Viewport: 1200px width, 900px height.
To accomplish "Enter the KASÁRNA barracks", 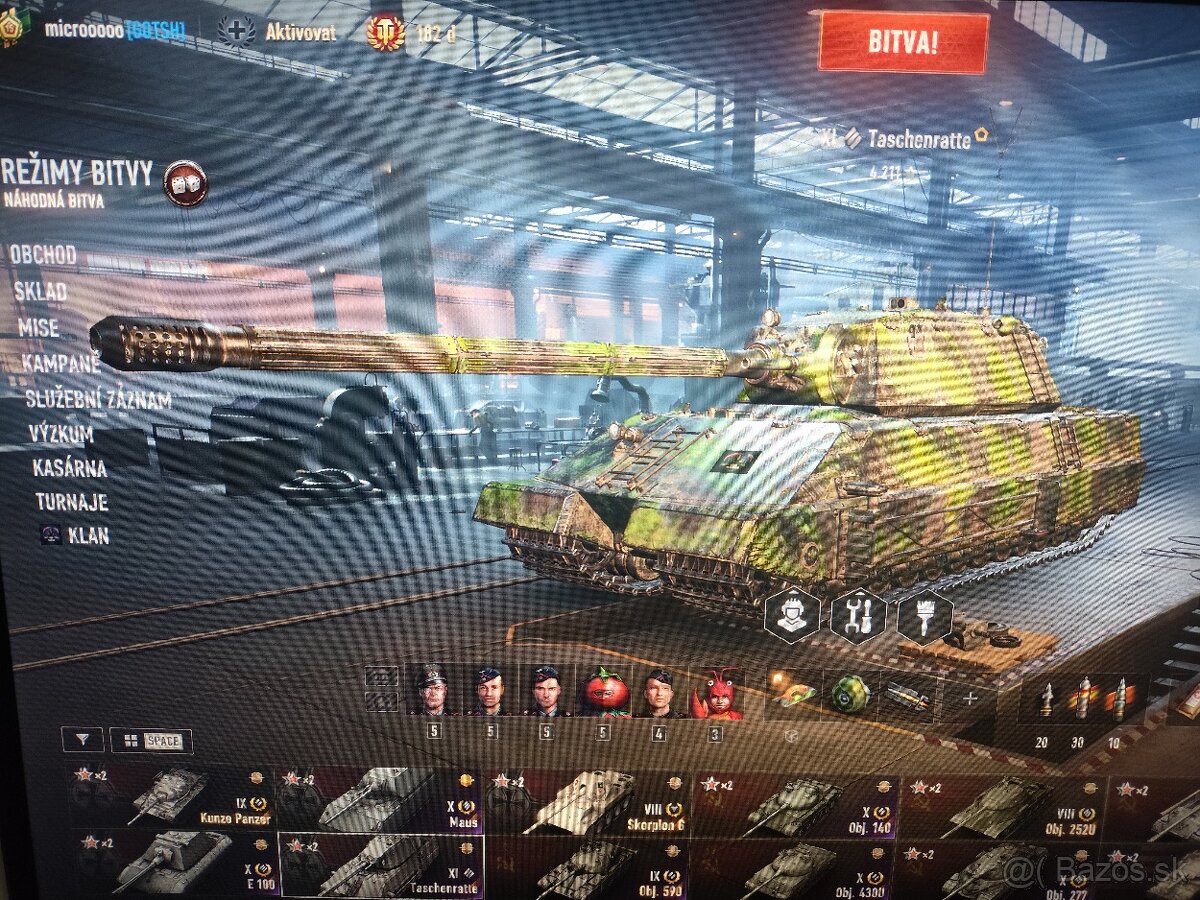I will pyautogui.click(x=69, y=467).
